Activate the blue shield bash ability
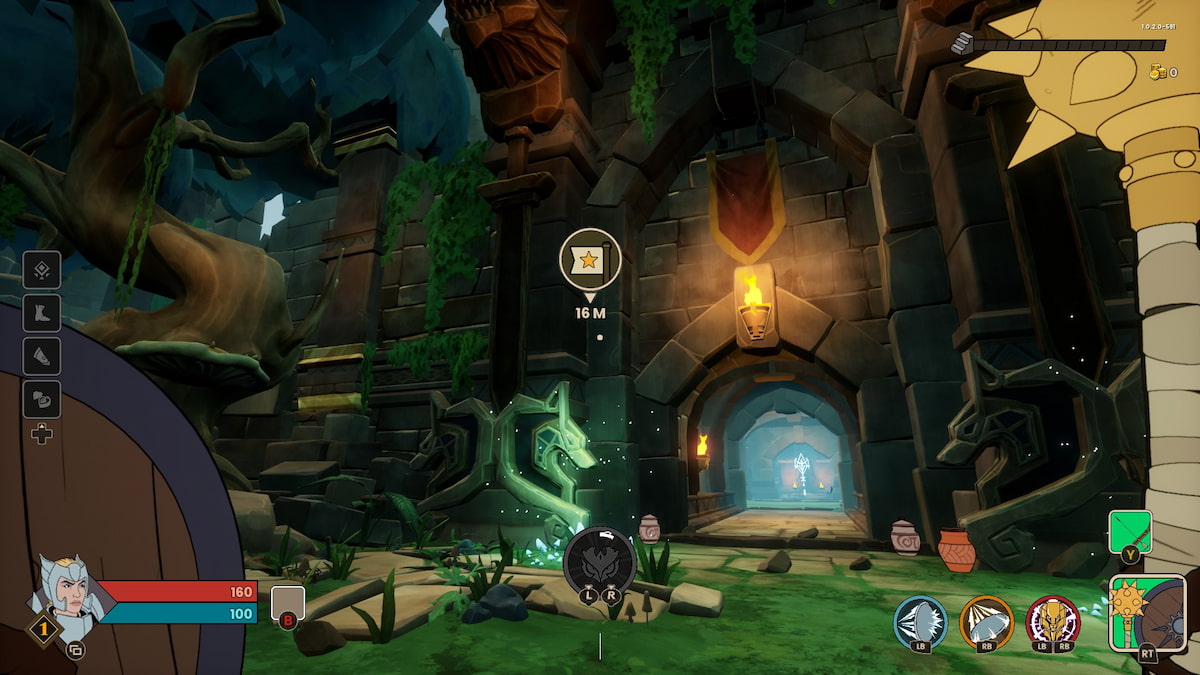Viewport: 1200px width, 675px height. click(x=920, y=622)
